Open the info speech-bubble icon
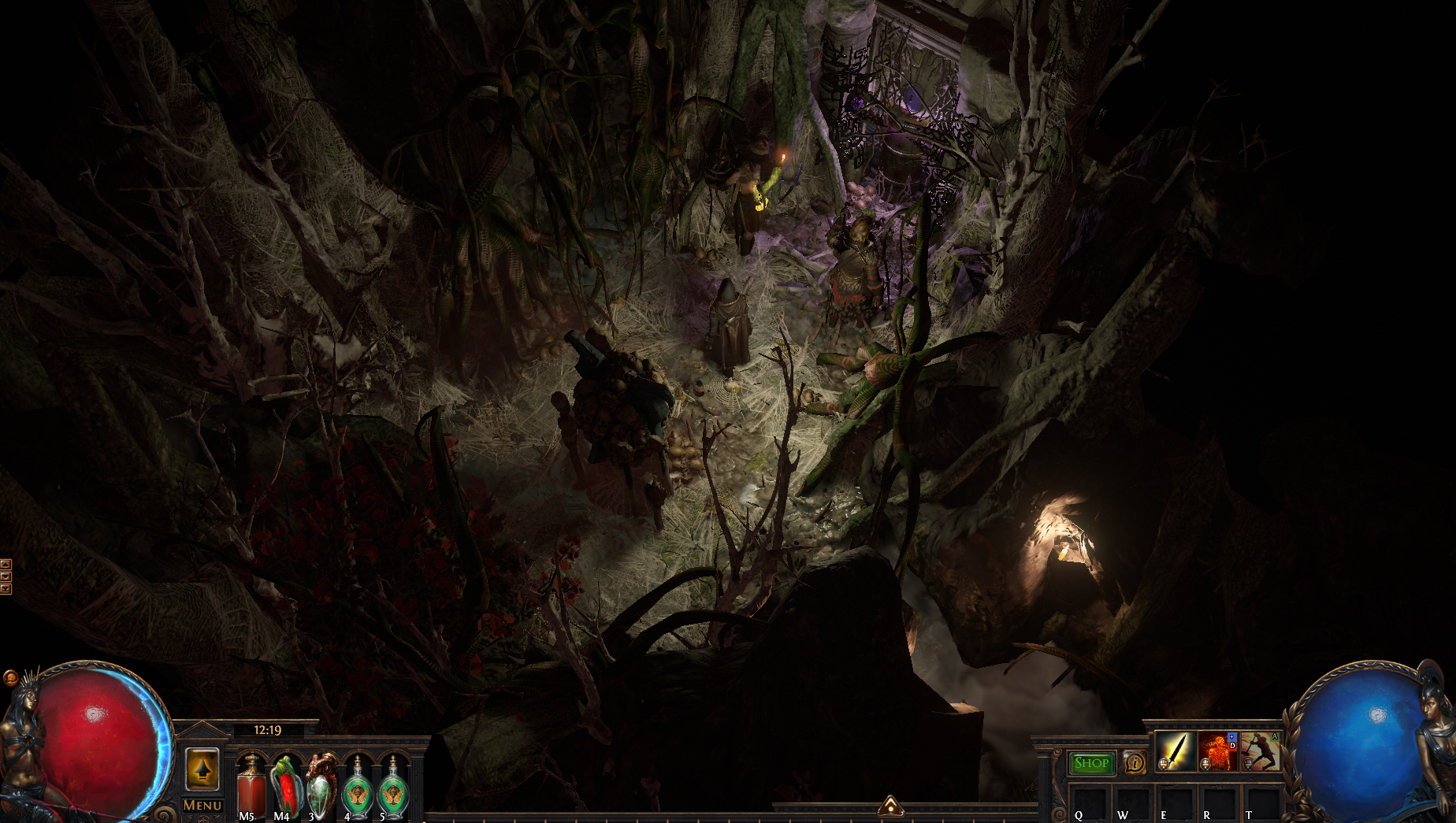Viewport: 1456px width, 823px height. [x=1135, y=762]
